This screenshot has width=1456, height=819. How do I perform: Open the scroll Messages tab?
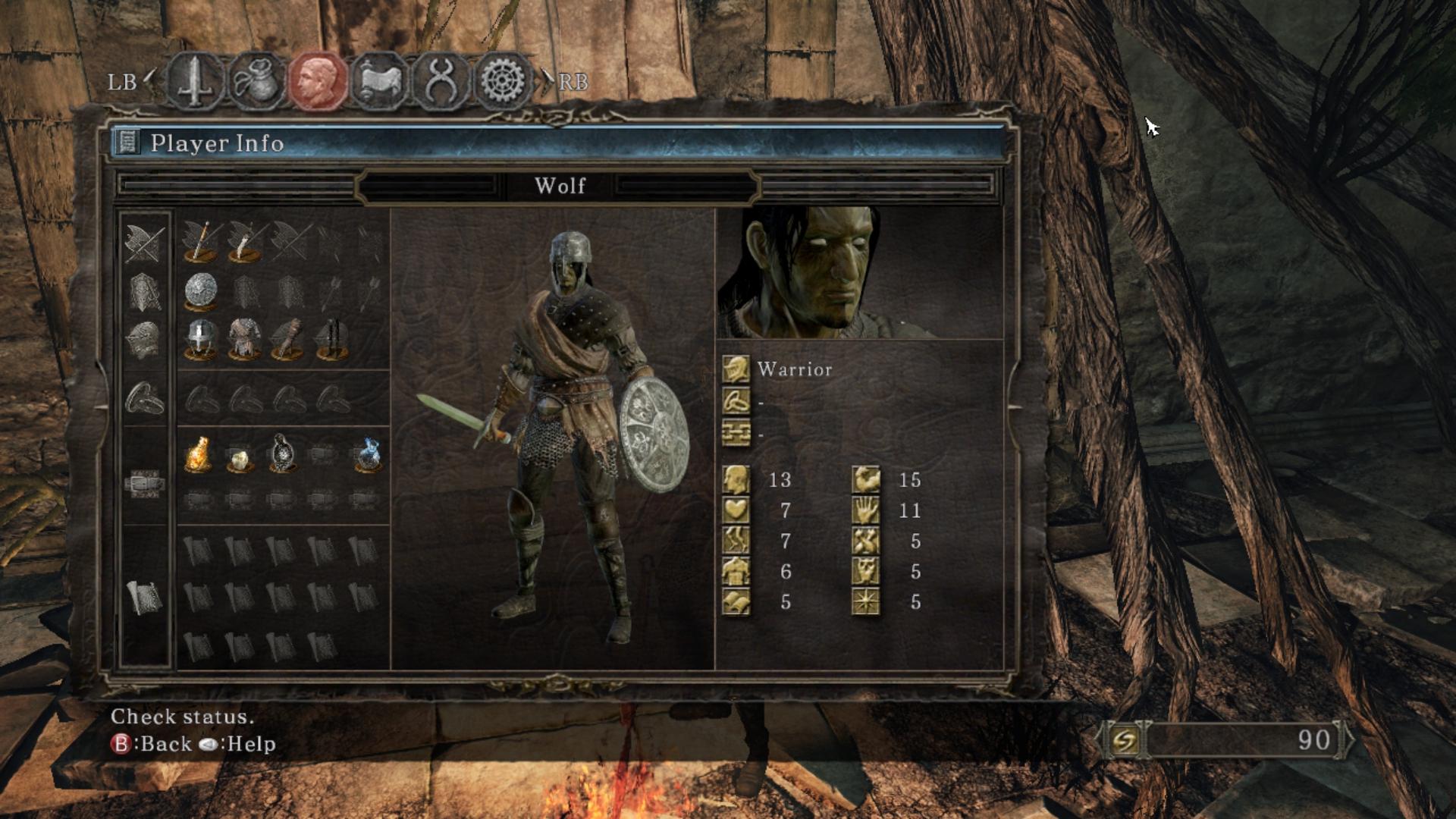tap(379, 80)
